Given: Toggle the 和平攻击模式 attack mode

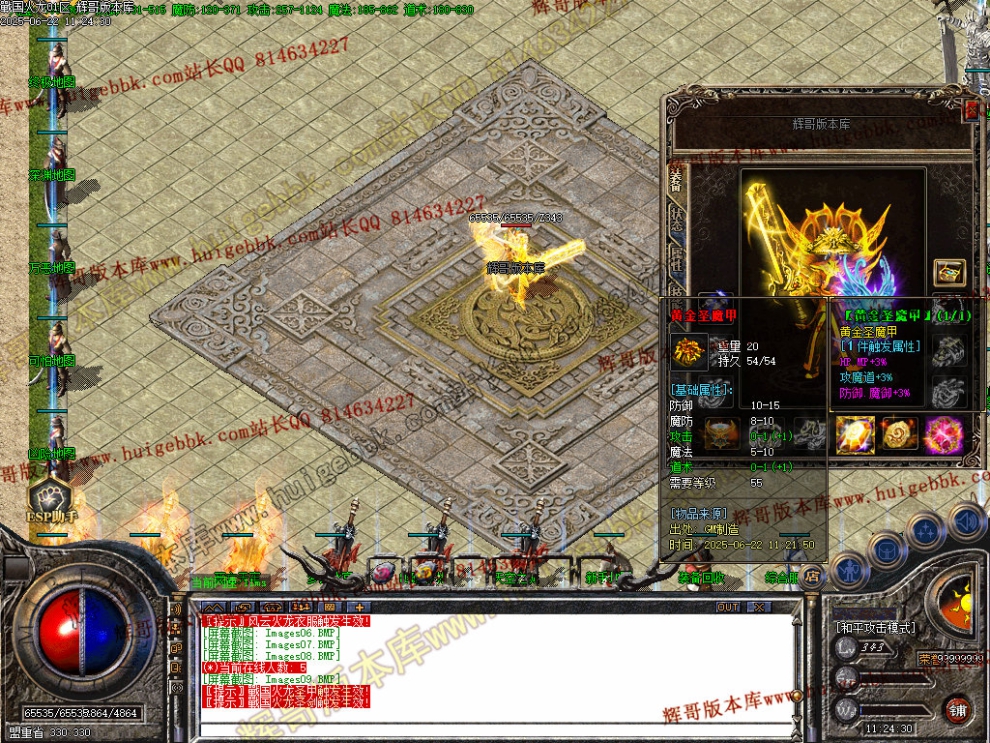Looking at the screenshot, I should 875,627.
